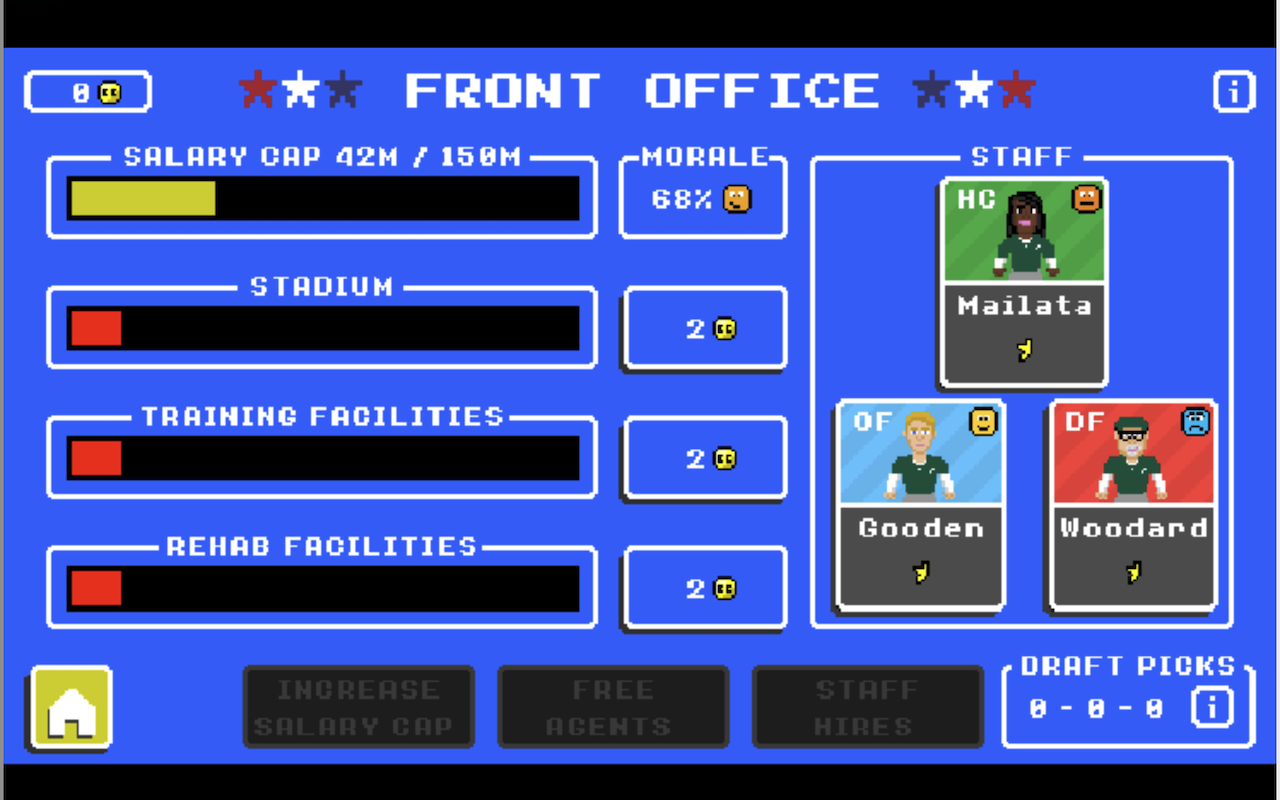Image resolution: width=1280 pixels, height=800 pixels.
Task: Click the Salary Cap progress bar
Action: point(320,198)
